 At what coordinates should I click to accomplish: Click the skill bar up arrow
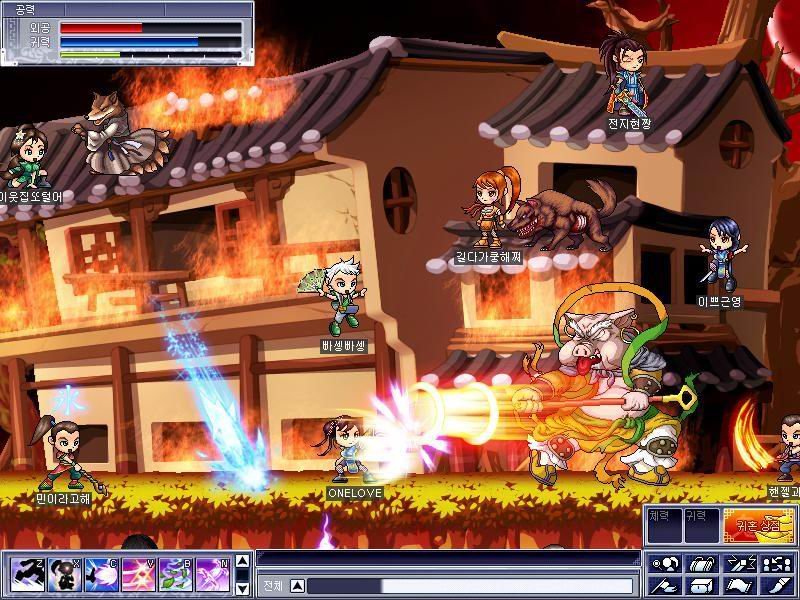[241, 563]
